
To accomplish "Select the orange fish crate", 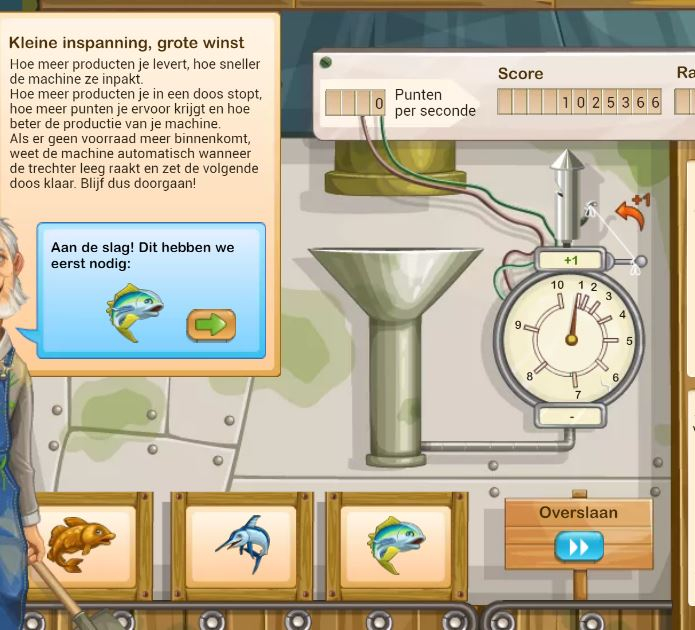I will point(82,545).
